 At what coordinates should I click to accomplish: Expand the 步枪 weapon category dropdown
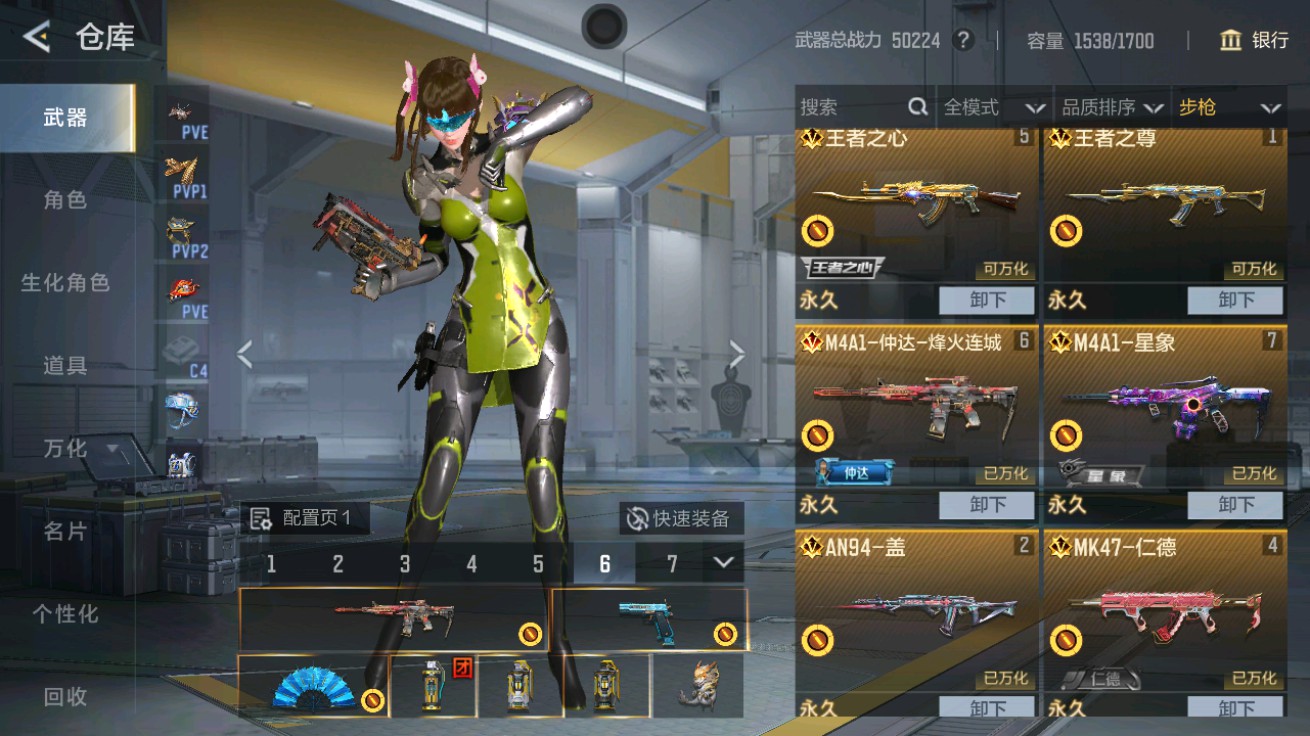click(x=1228, y=108)
